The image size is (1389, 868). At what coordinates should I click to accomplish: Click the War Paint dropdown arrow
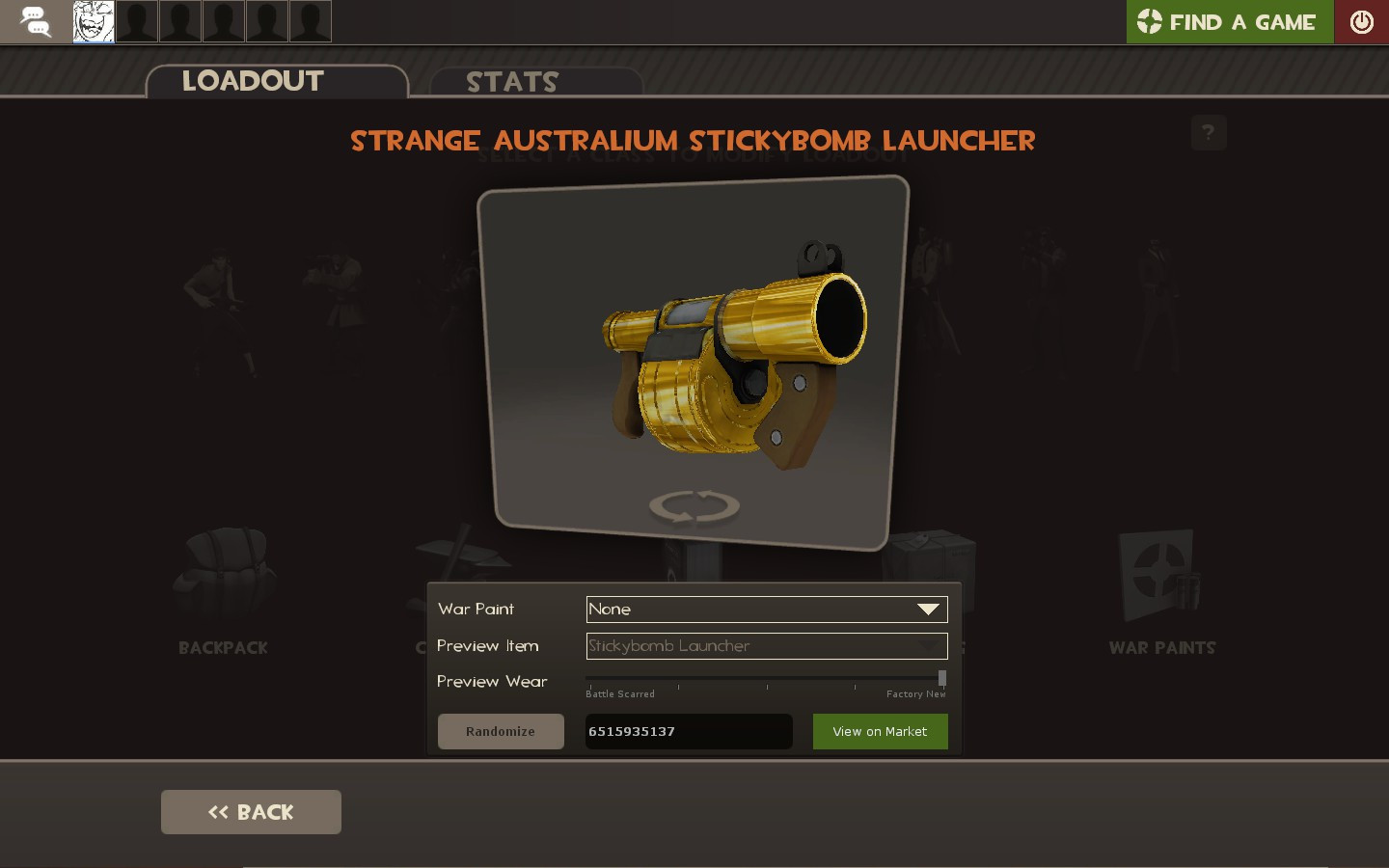[928, 609]
